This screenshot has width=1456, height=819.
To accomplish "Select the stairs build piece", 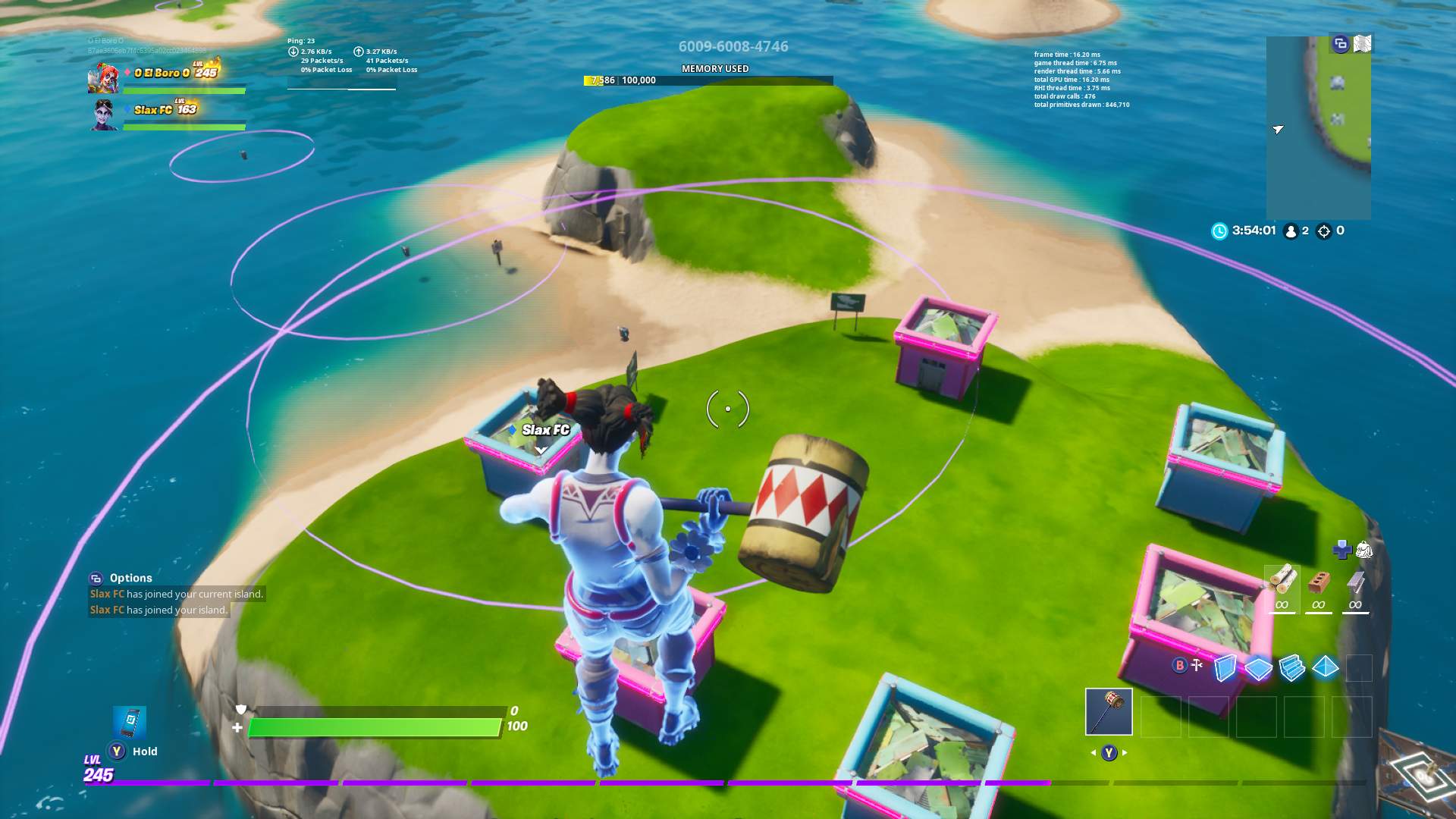I will (1292, 668).
